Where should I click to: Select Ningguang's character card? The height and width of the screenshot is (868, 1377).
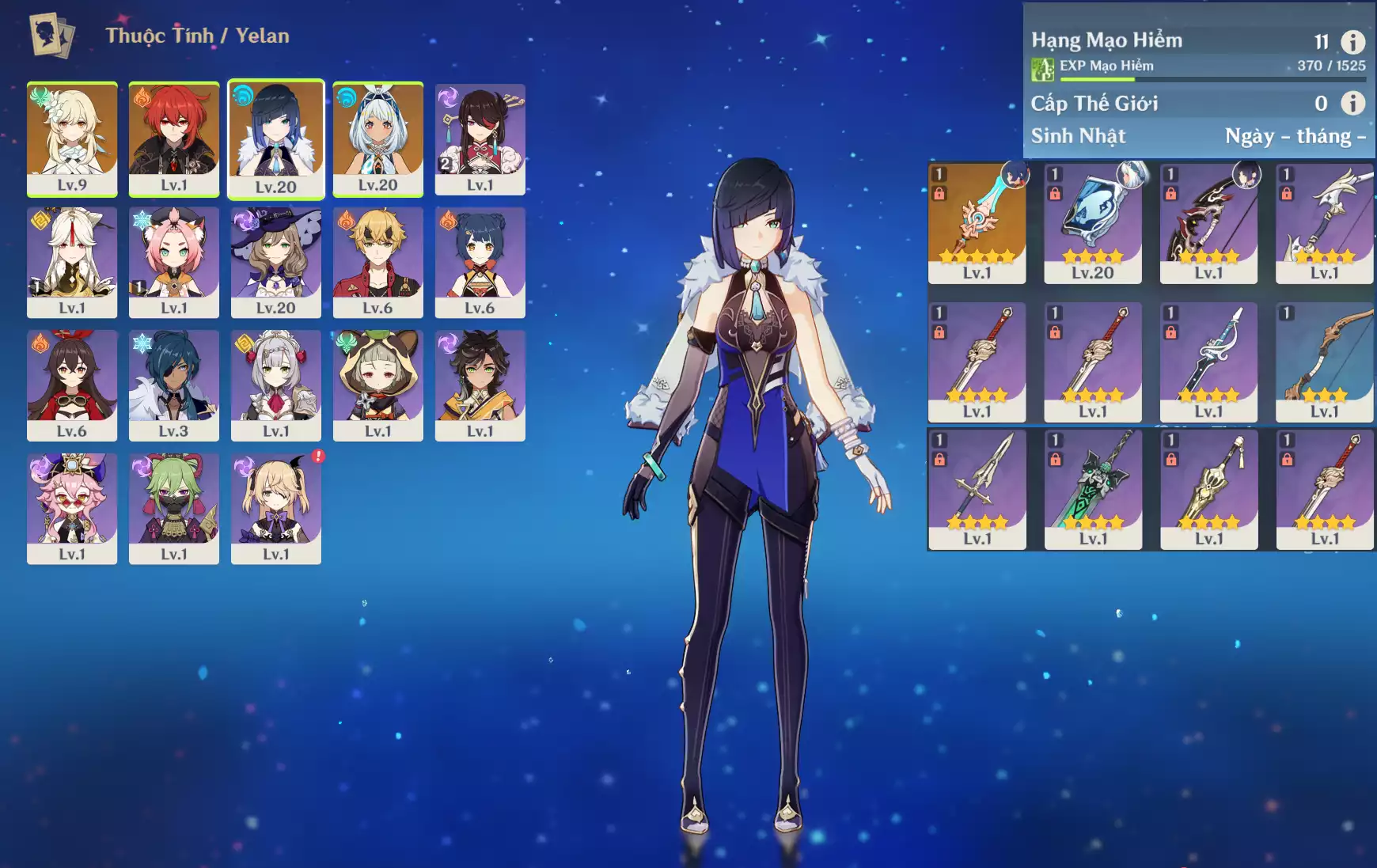pos(72,262)
